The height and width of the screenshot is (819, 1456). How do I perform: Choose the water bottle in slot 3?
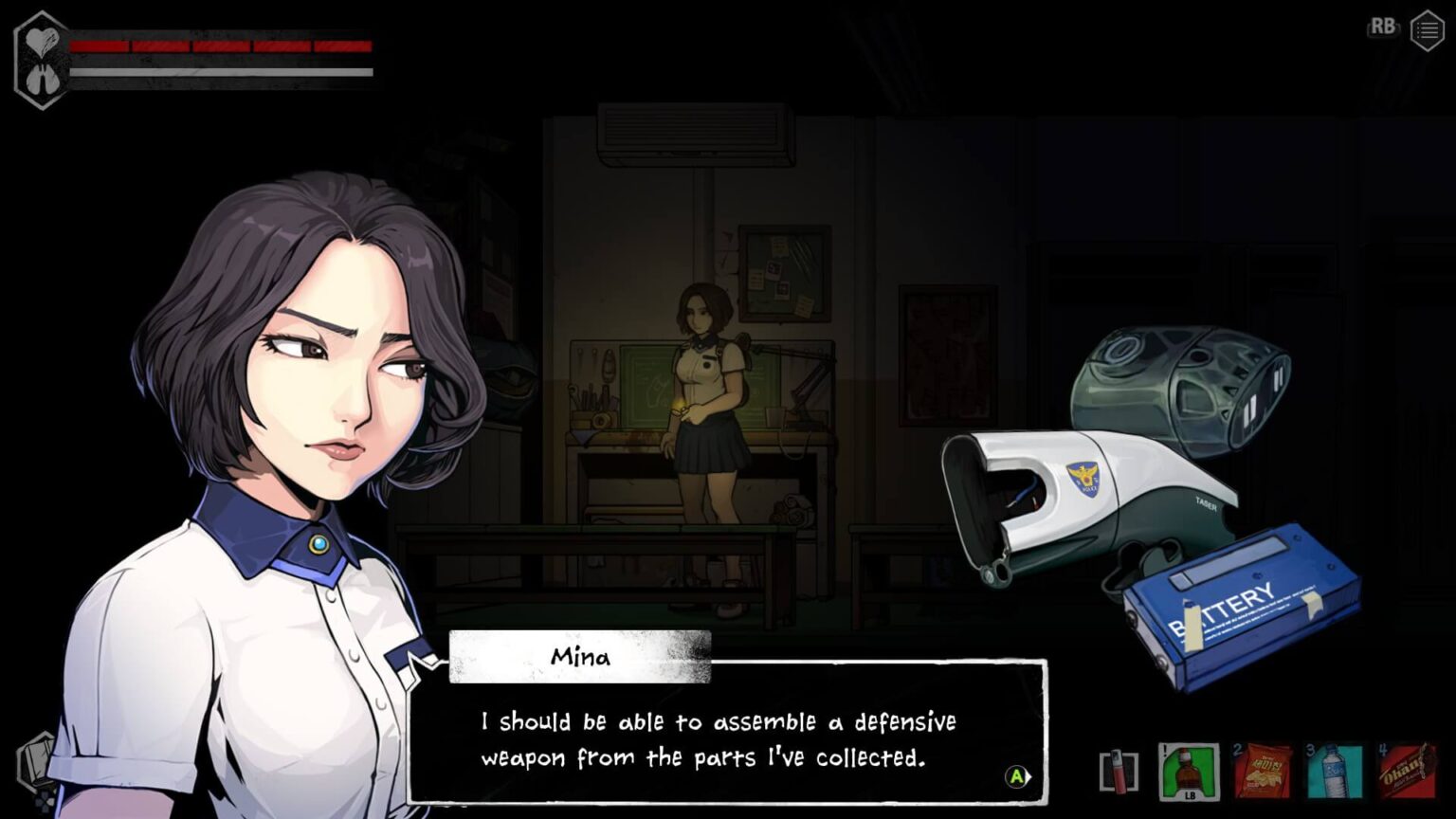tap(1335, 772)
